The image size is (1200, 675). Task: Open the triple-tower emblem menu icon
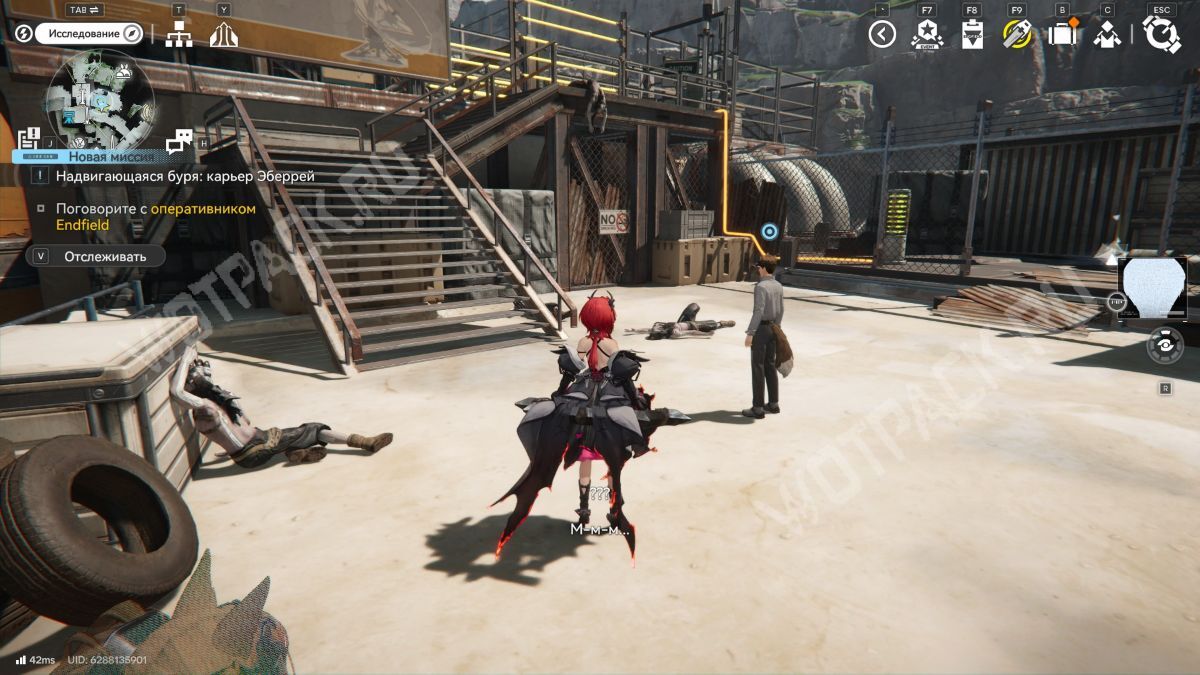(224, 35)
